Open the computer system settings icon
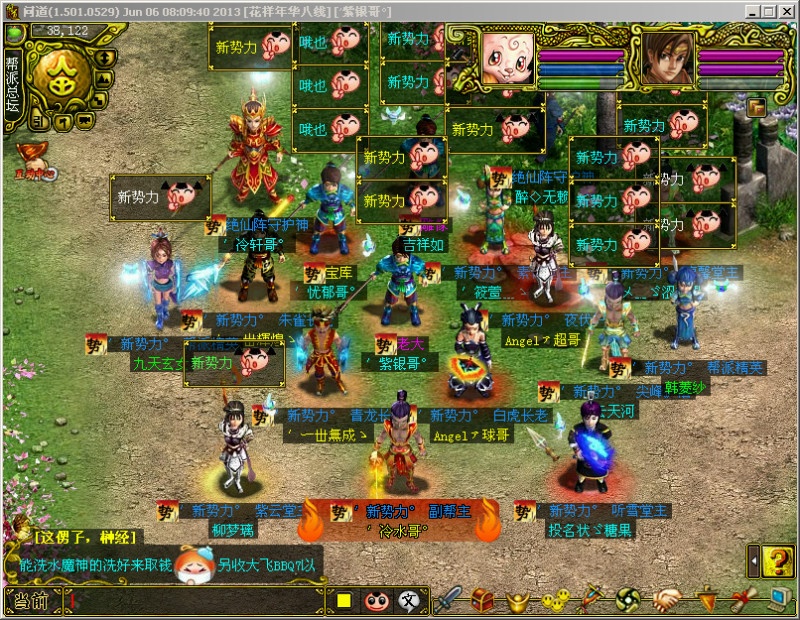Image resolution: width=800 pixels, height=620 pixels. point(781,600)
